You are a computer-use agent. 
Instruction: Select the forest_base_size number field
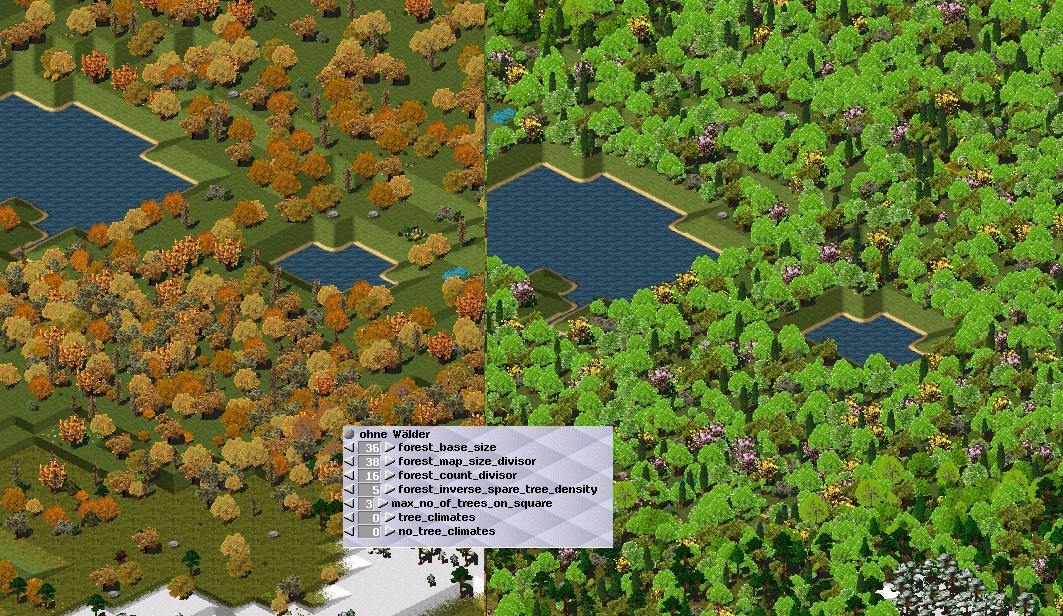pos(371,448)
